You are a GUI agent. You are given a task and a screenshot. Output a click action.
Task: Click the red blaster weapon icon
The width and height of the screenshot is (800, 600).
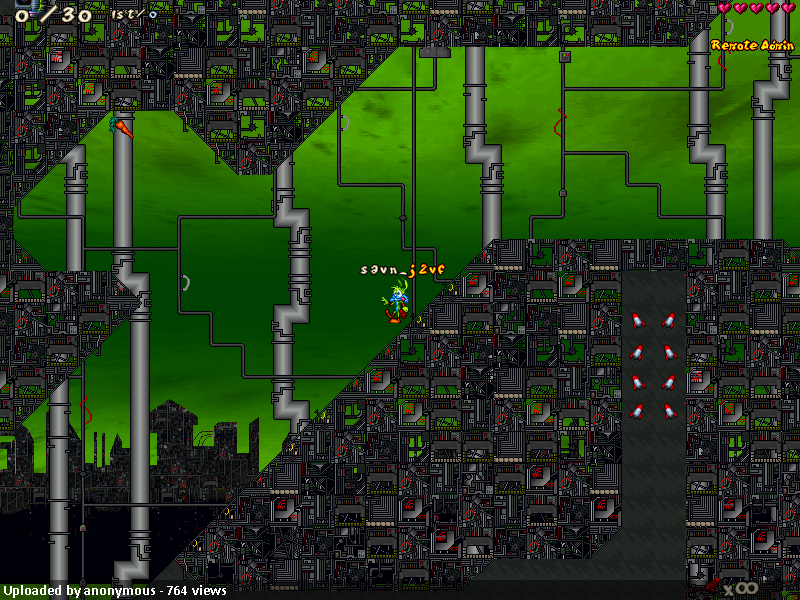click(713, 585)
